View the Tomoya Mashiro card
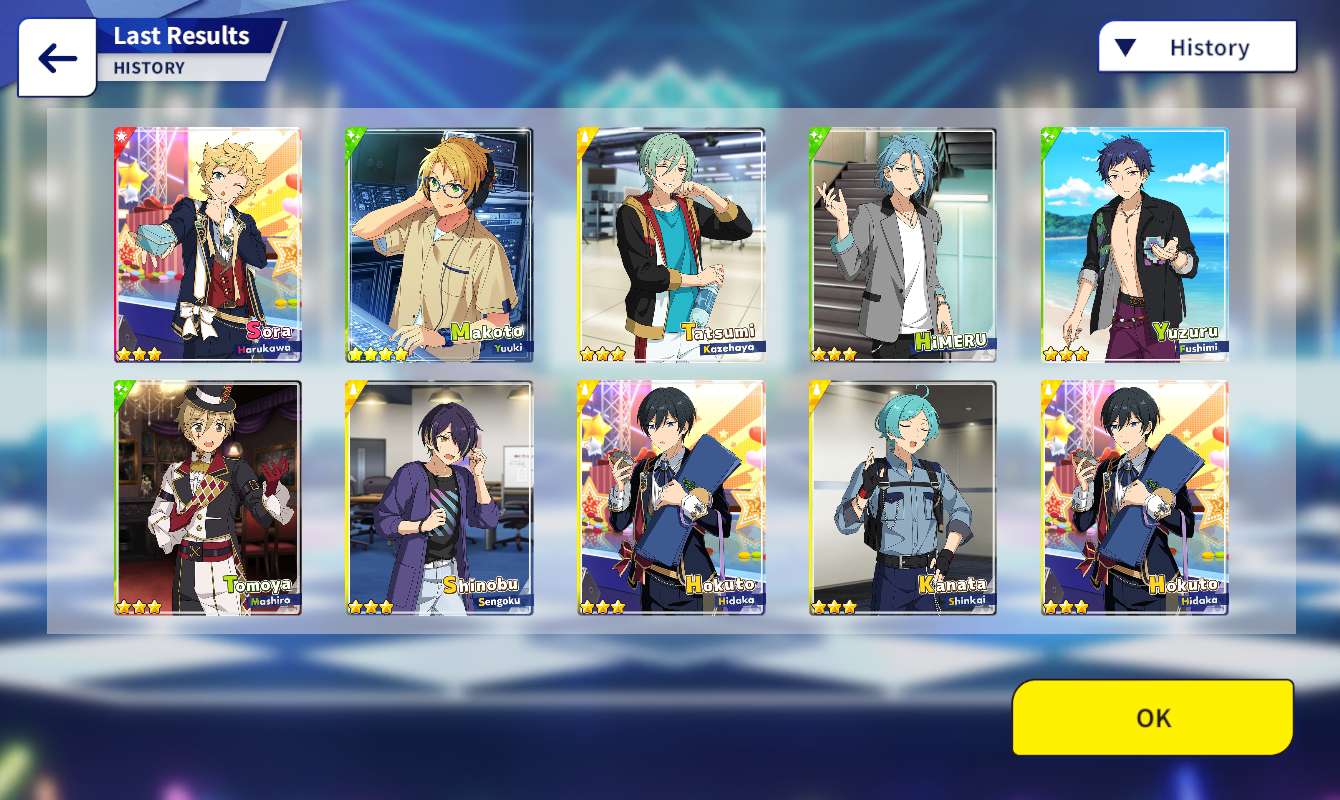 (x=207, y=497)
